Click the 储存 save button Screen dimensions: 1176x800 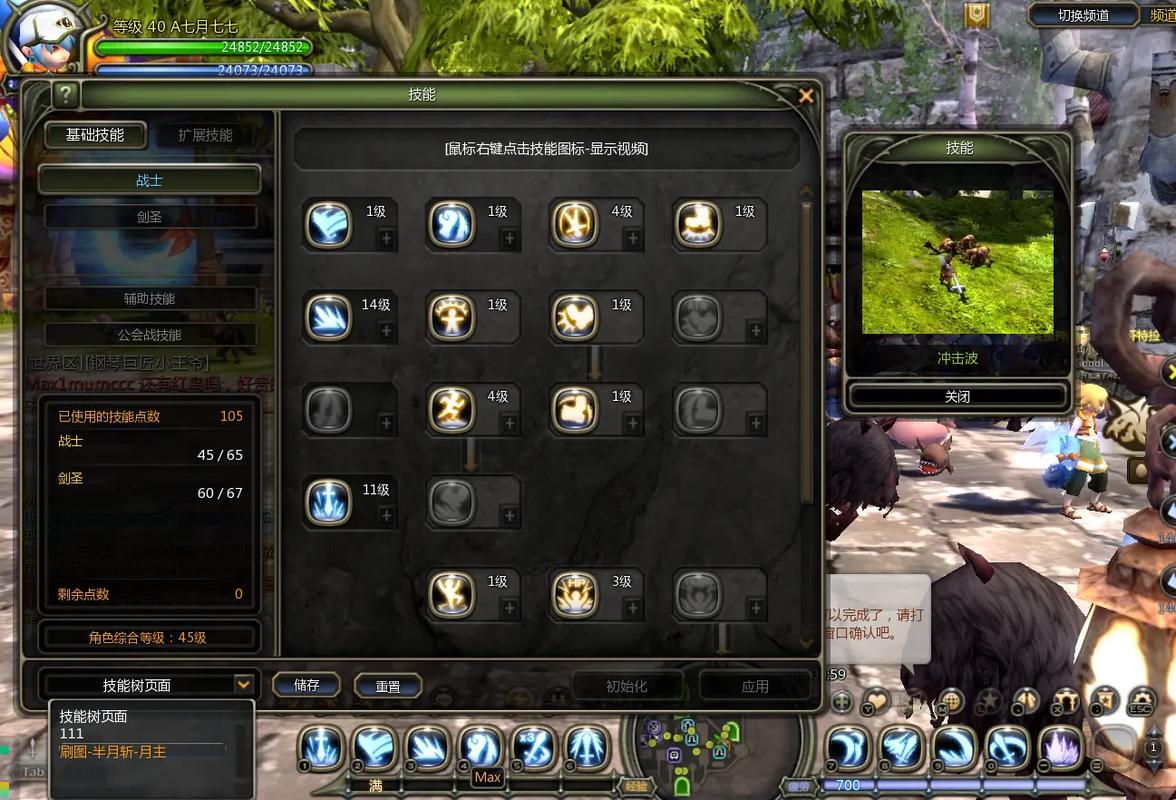[x=306, y=685]
